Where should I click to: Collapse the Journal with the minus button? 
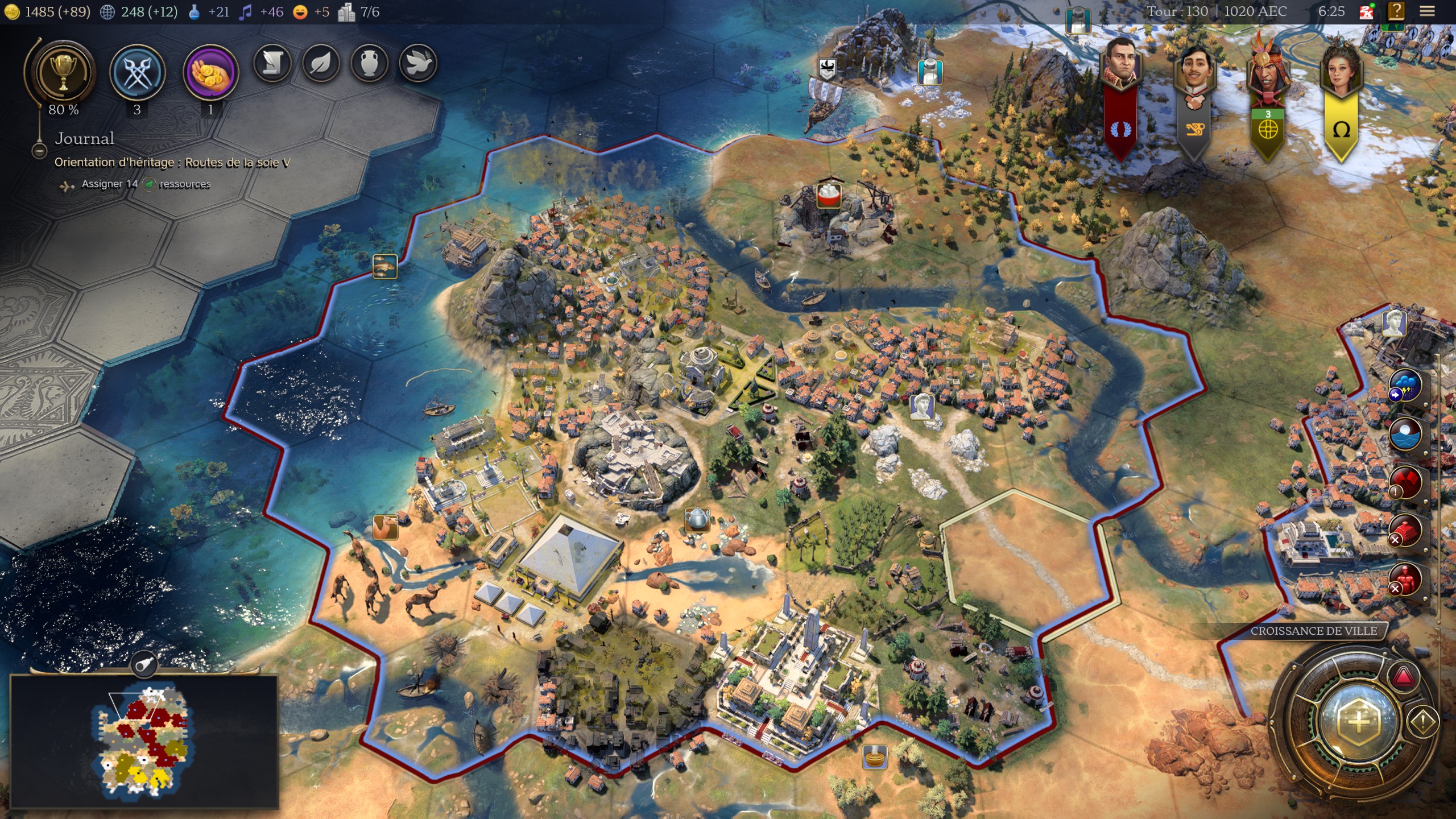[39, 151]
